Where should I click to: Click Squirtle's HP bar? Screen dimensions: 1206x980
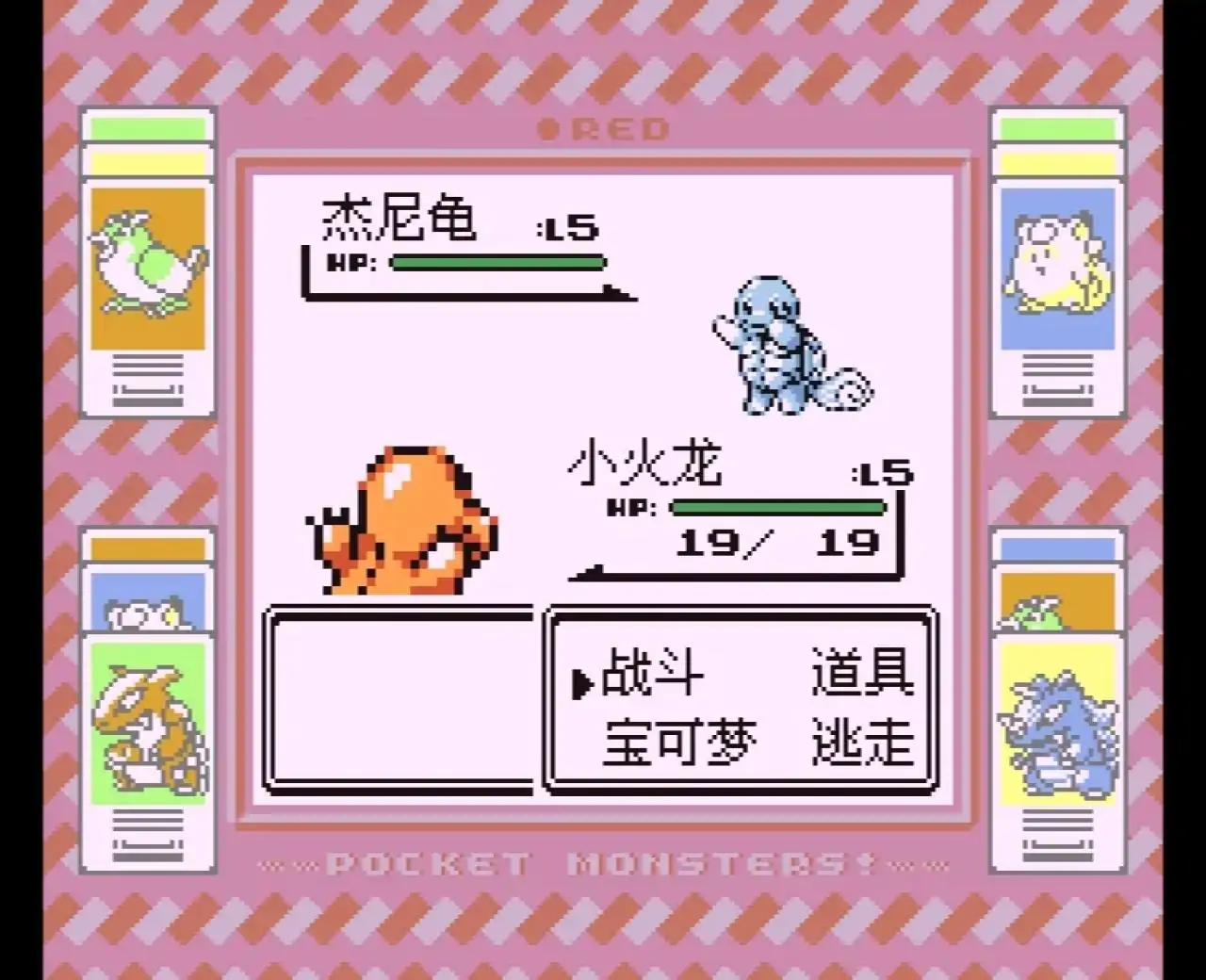tap(499, 264)
